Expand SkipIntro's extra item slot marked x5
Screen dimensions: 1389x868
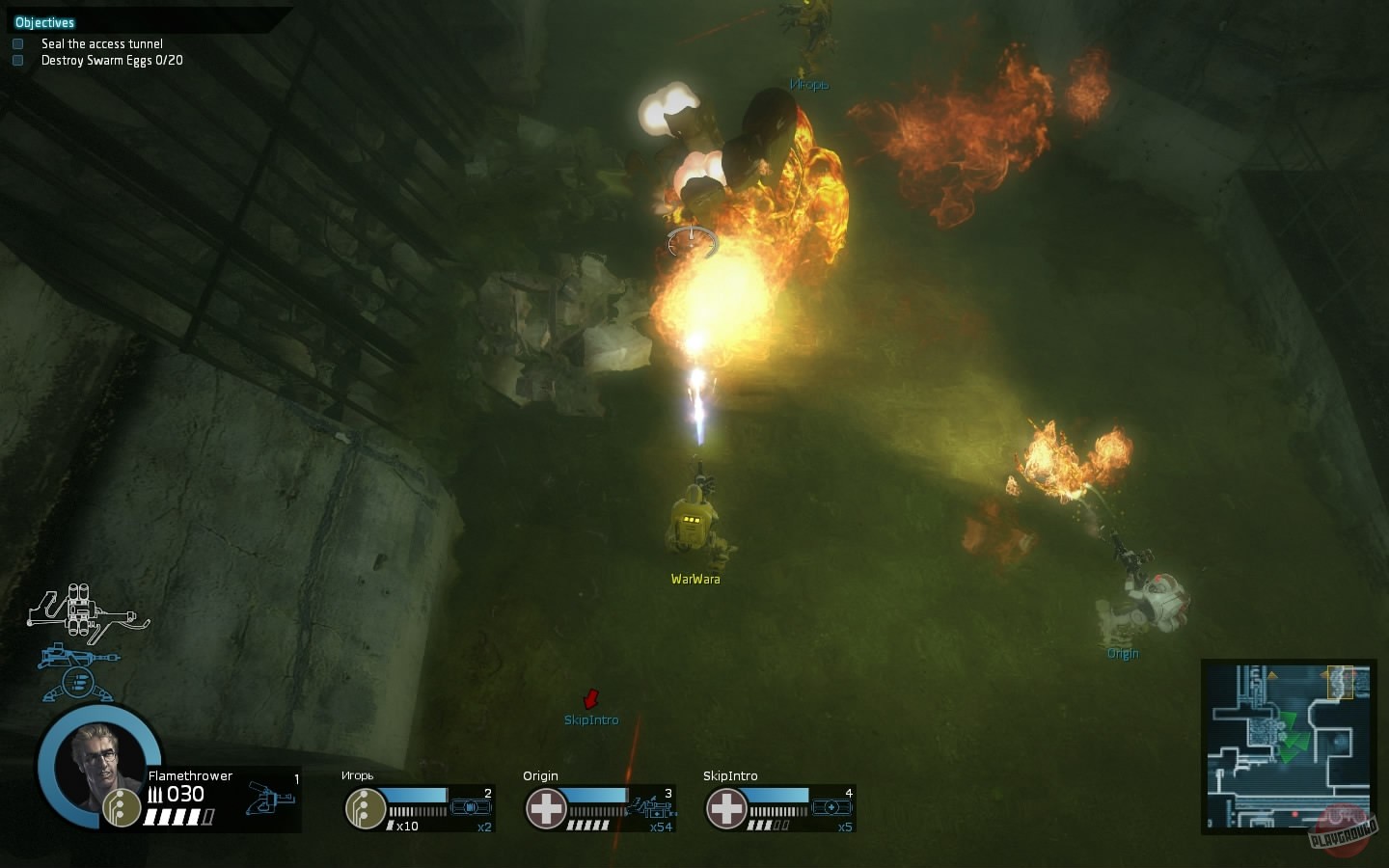831,806
